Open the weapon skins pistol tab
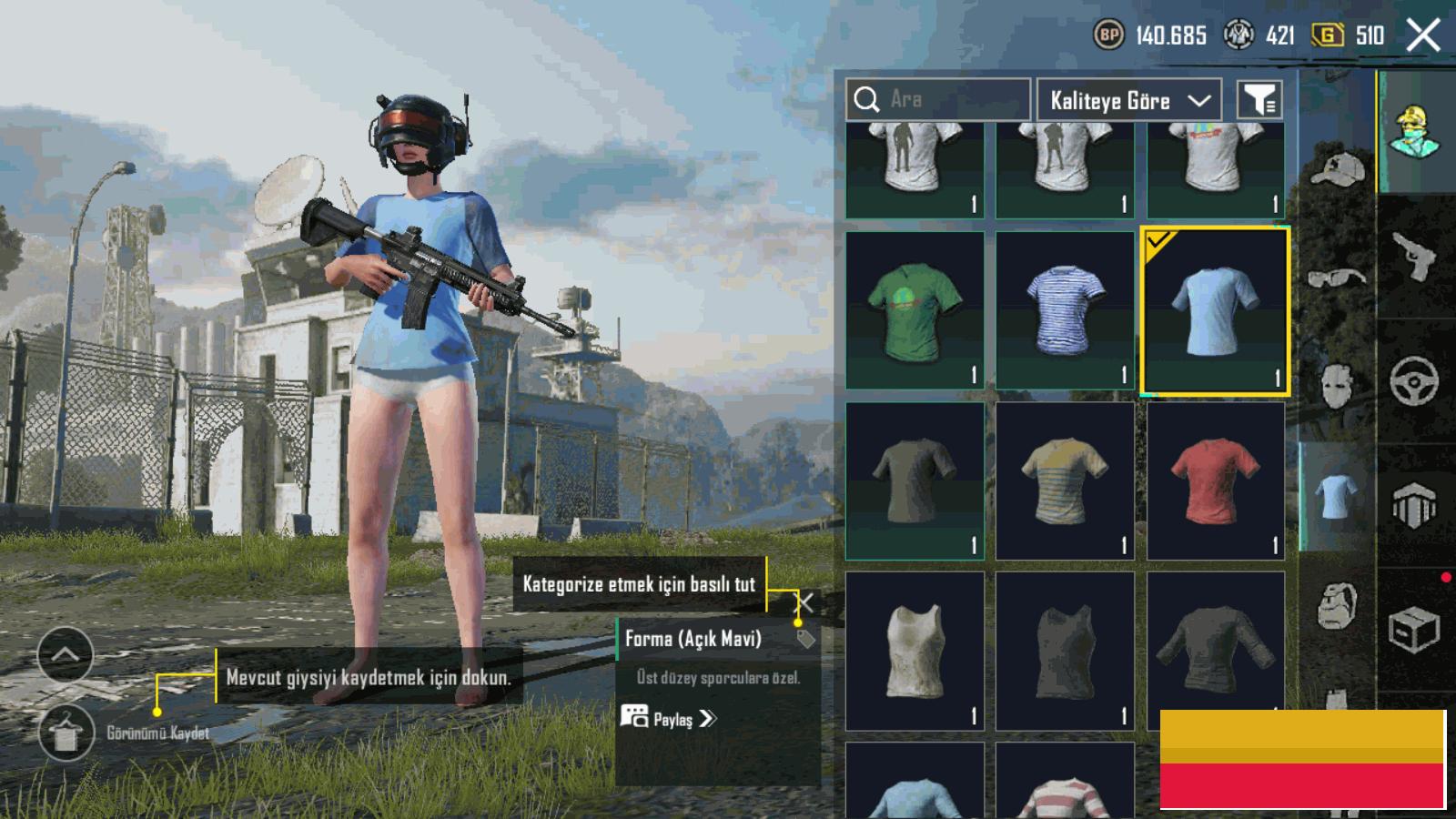 1415,257
